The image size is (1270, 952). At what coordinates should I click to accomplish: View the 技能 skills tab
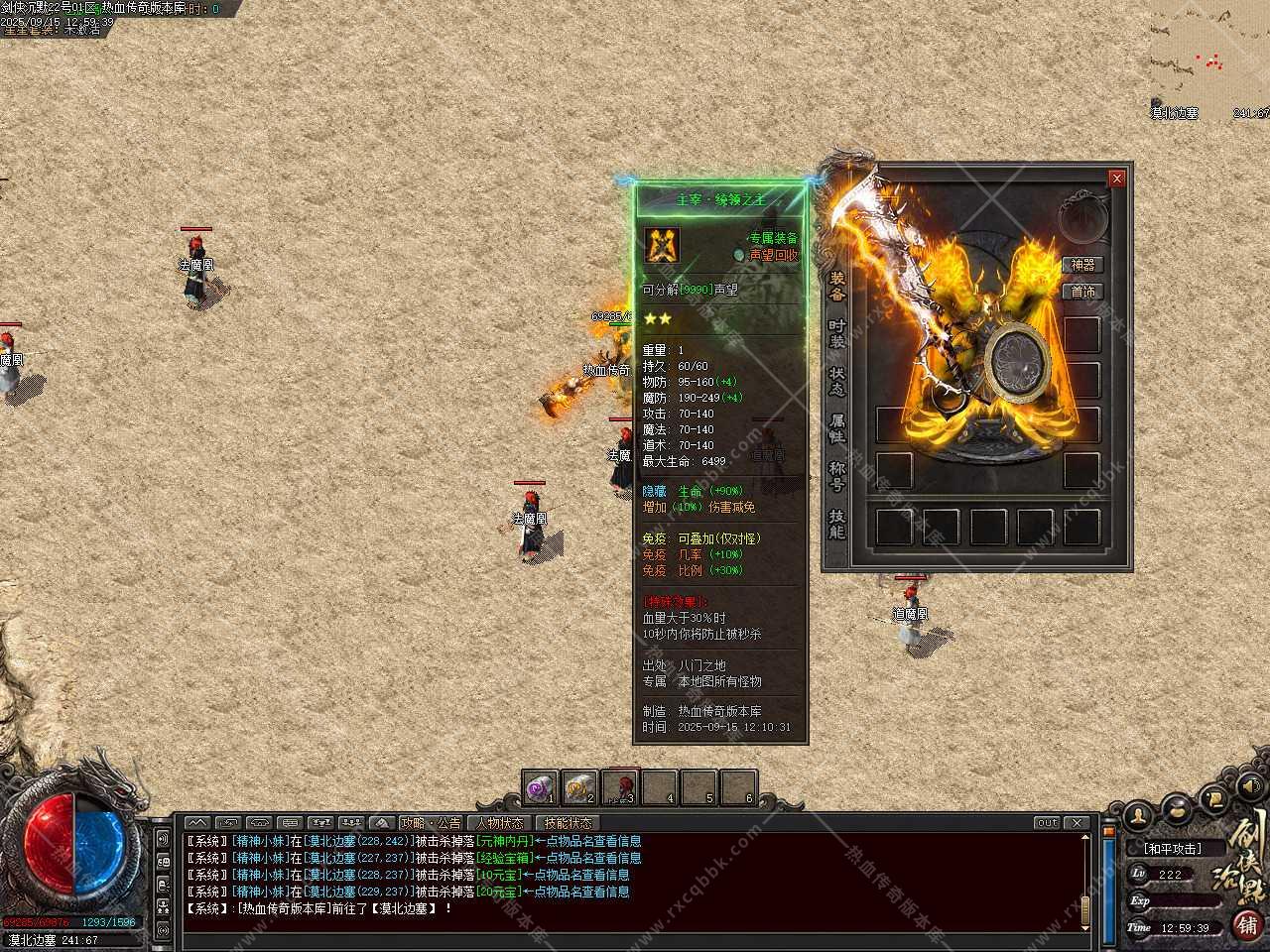click(x=837, y=524)
